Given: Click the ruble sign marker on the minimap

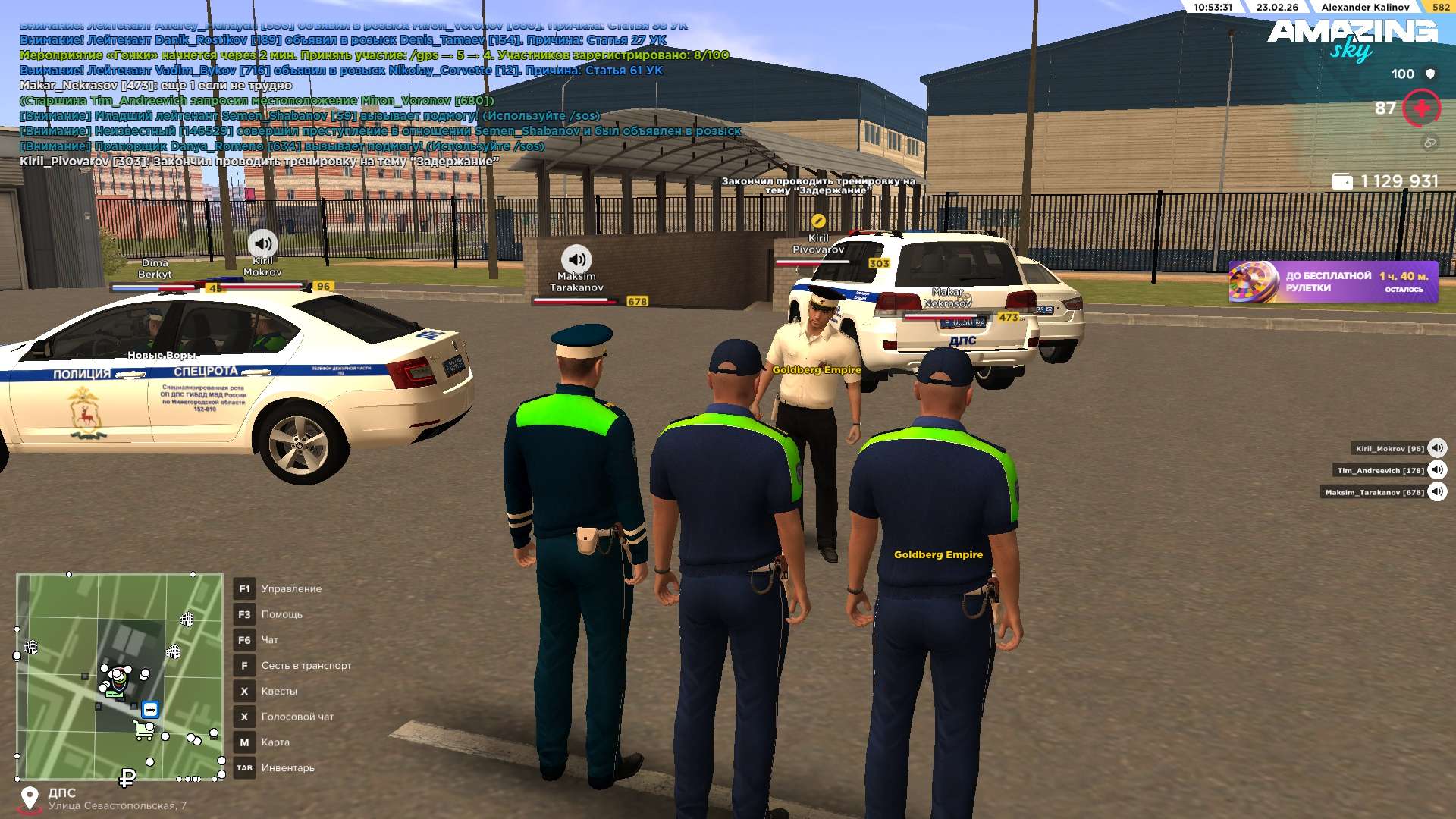Looking at the screenshot, I should (127, 778).
